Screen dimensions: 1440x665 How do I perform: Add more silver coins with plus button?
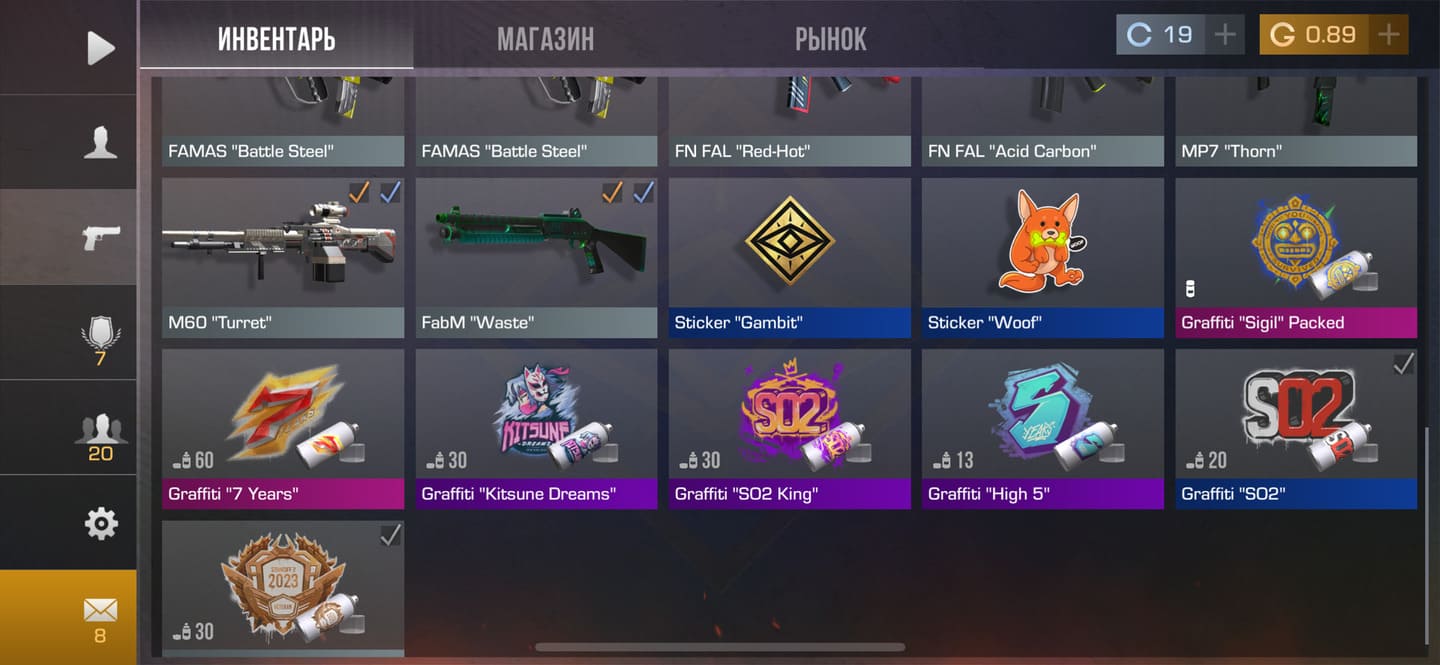click(1225, 35)
